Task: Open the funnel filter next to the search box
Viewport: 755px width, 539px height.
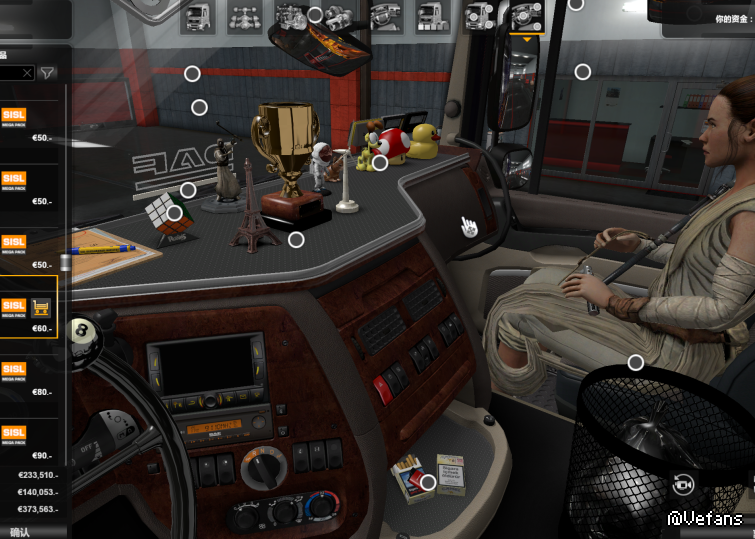Action: click(48, 73)
